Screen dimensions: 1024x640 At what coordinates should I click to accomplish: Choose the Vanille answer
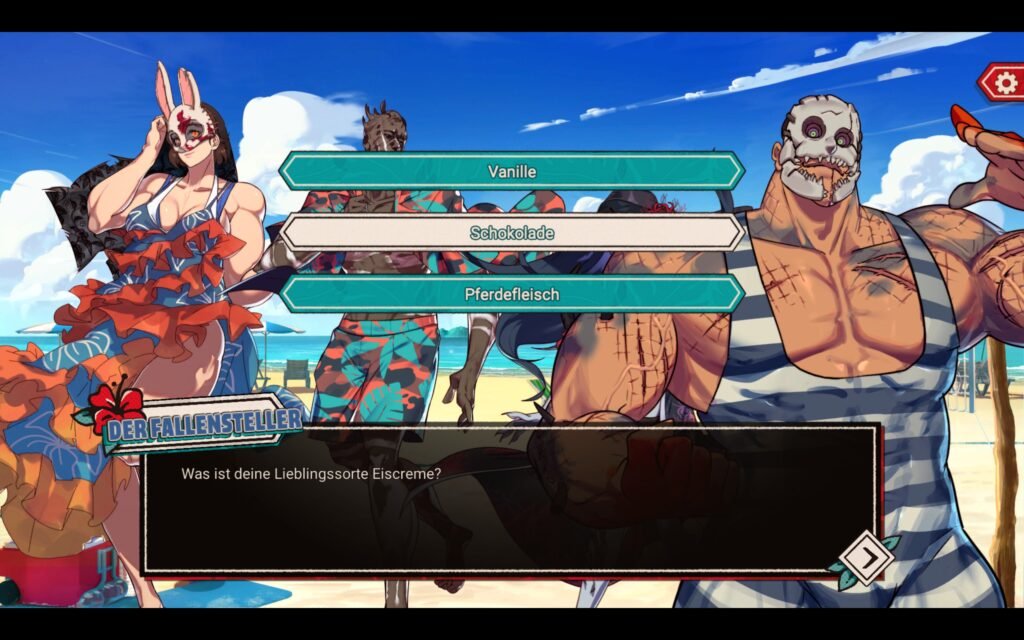tap(511, 171)
